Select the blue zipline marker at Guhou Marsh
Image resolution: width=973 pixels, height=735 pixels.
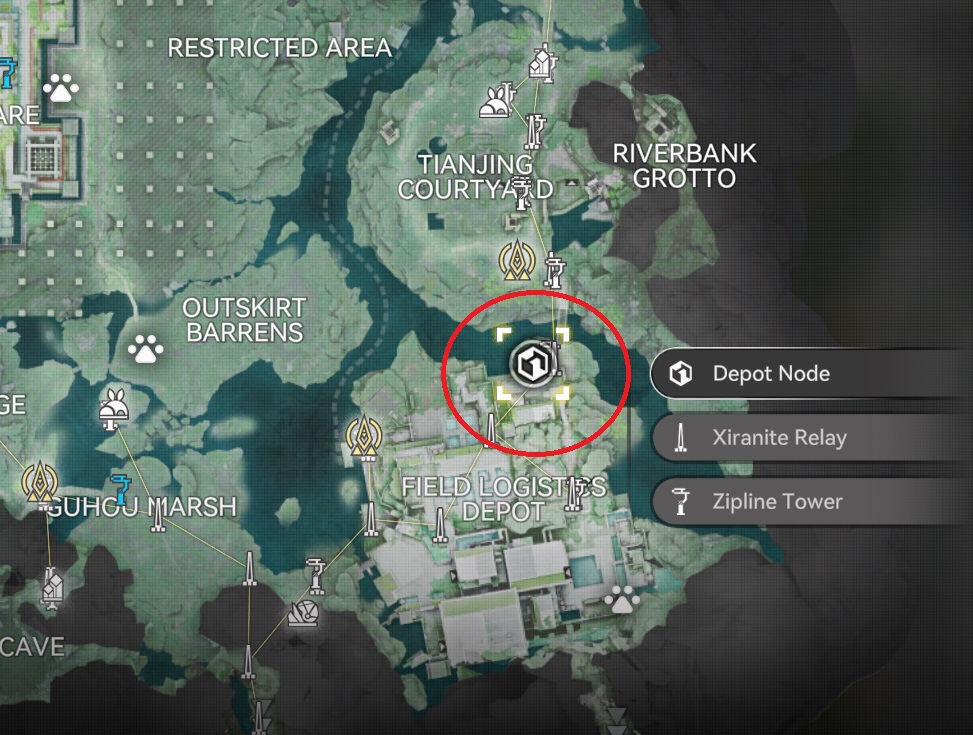click(x=122, y=488)
